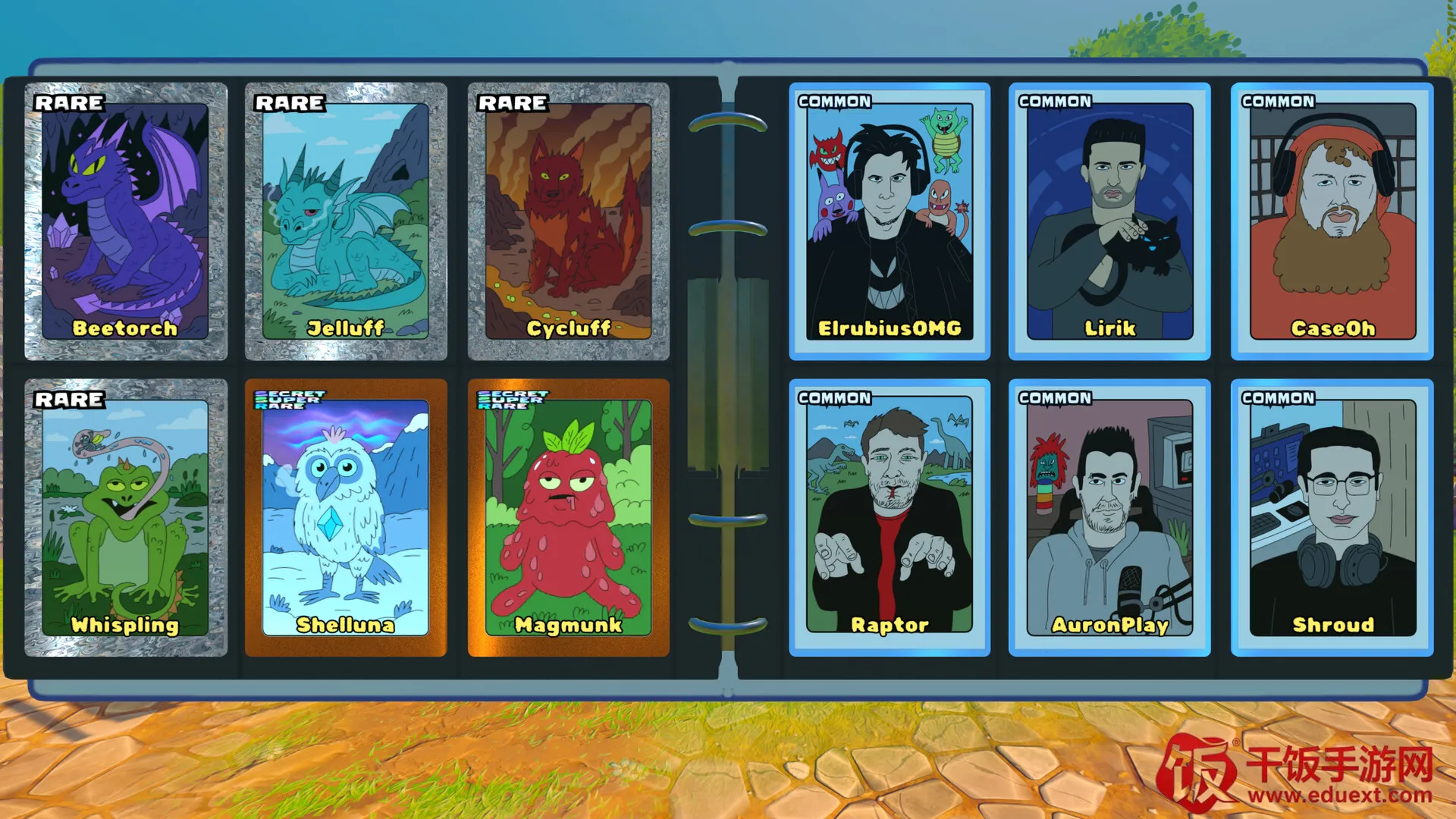1456x819 pixels.
Task: Click the Raptor common card
Action: click(890, 517)
